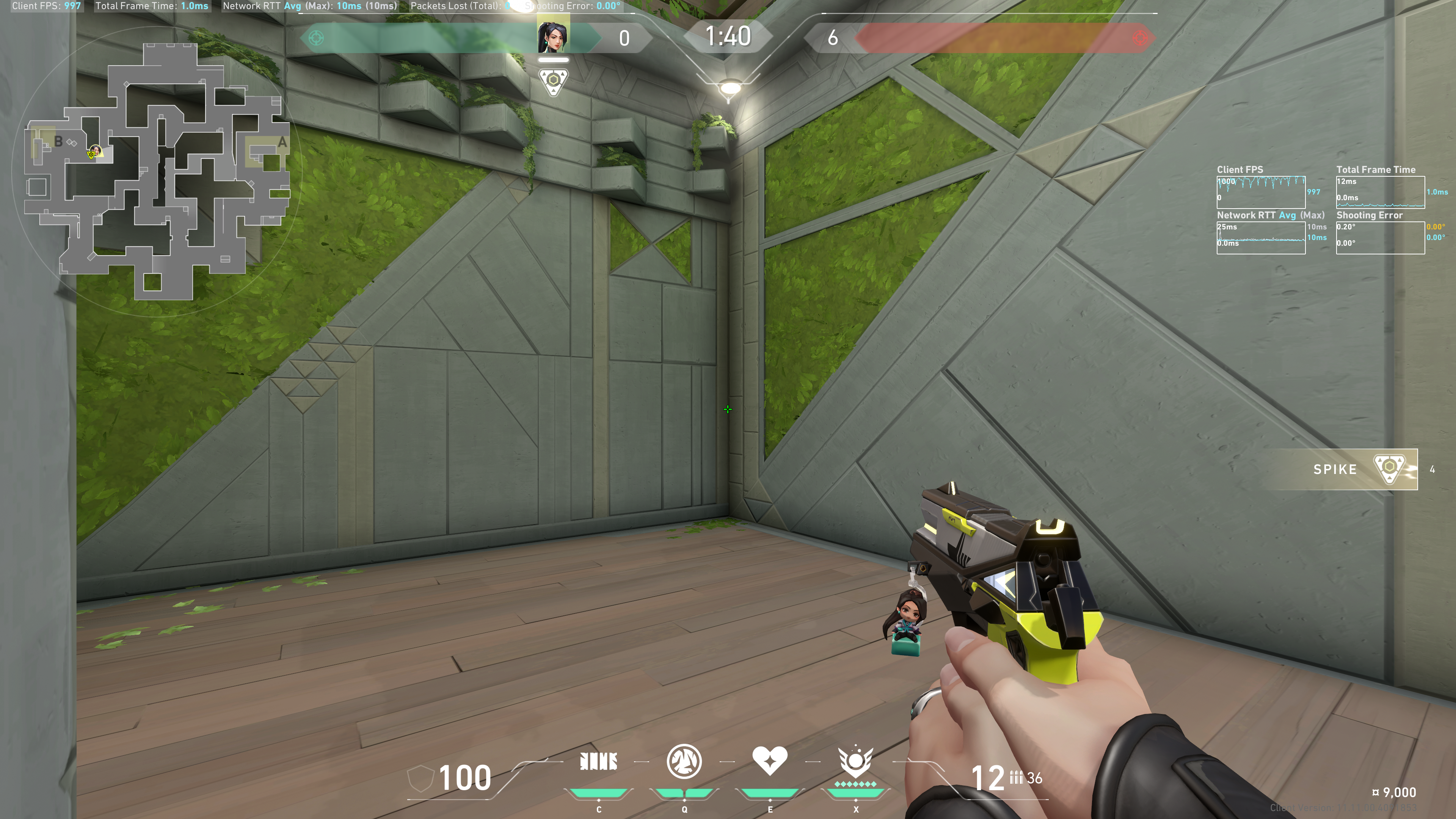Activate the Resurrection ultimate icon
The image size is (1456, 819).
tap(855, 762)
